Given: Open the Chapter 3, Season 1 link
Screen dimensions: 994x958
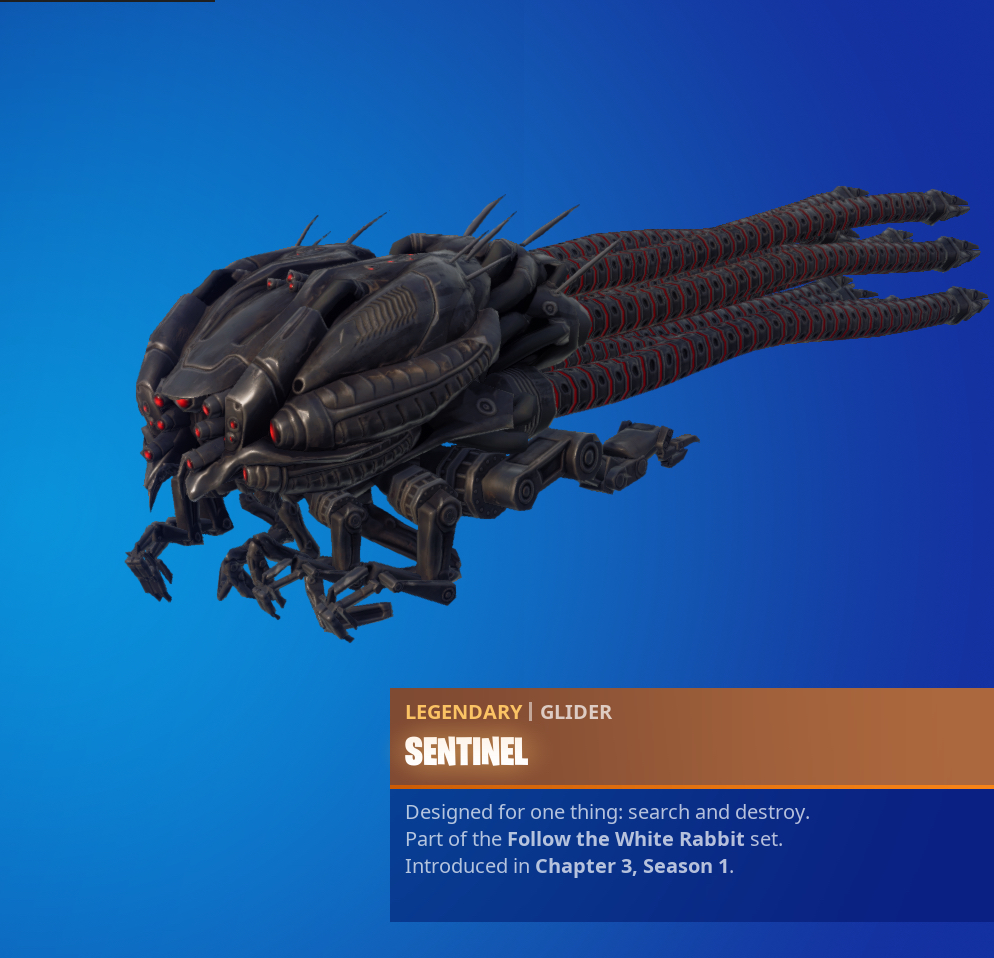Looking at the screenshot, I should coord(632,866).
